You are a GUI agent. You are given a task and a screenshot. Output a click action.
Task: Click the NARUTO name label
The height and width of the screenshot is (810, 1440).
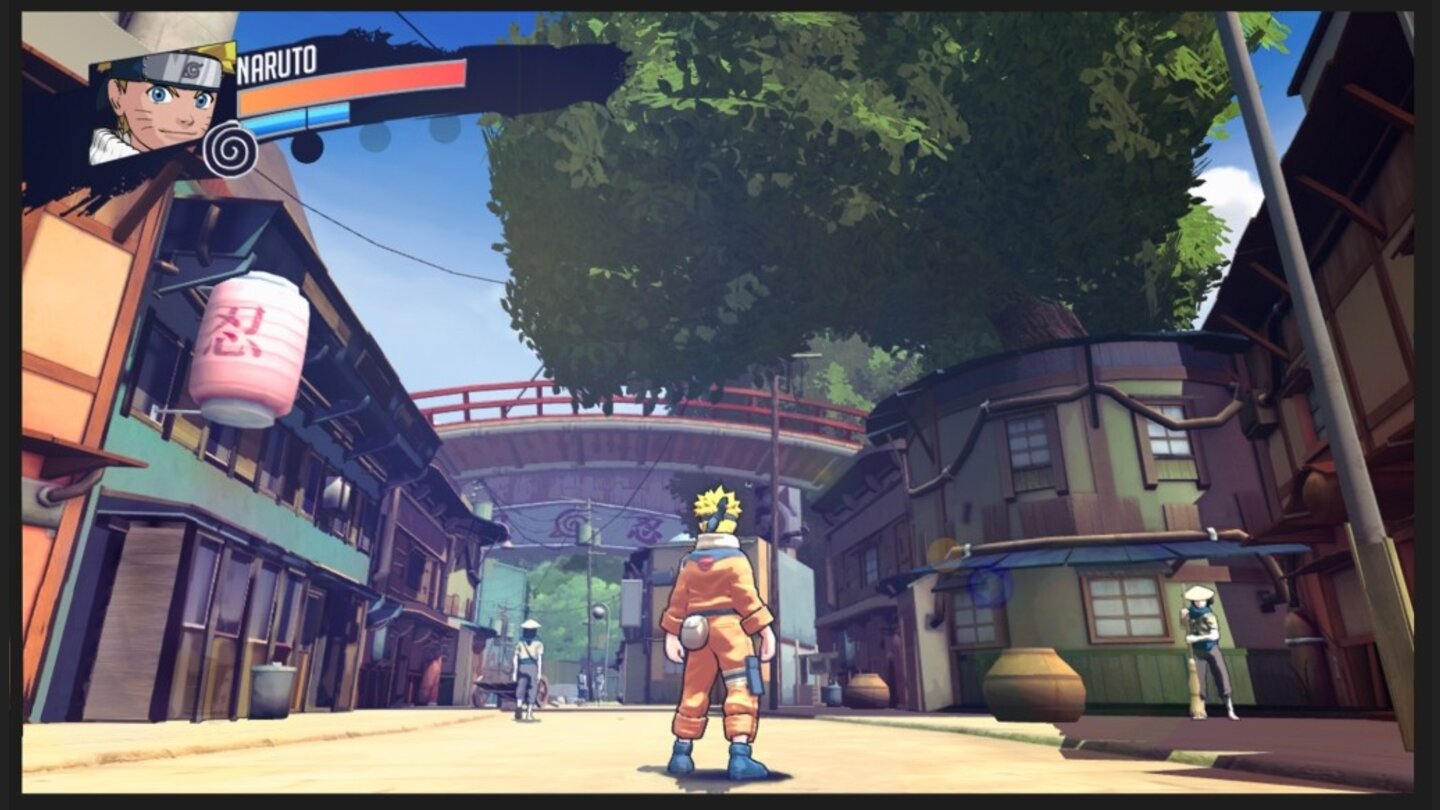point(276,62)
